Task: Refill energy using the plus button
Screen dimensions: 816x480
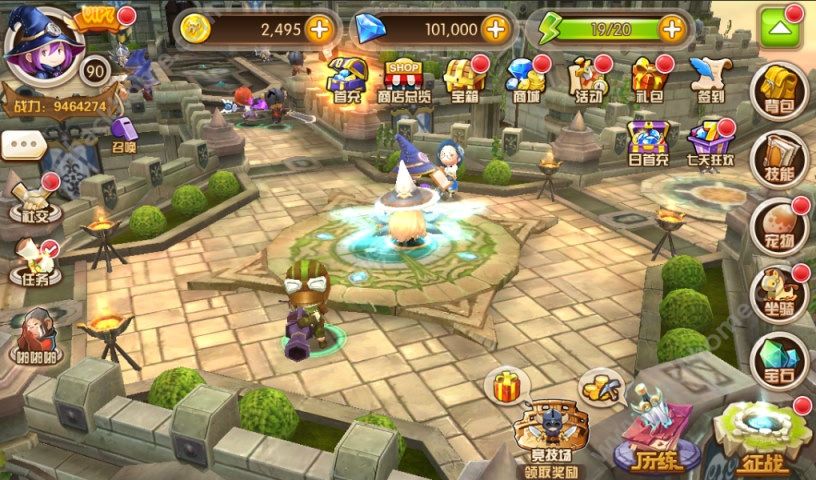Action: point(672,29)
